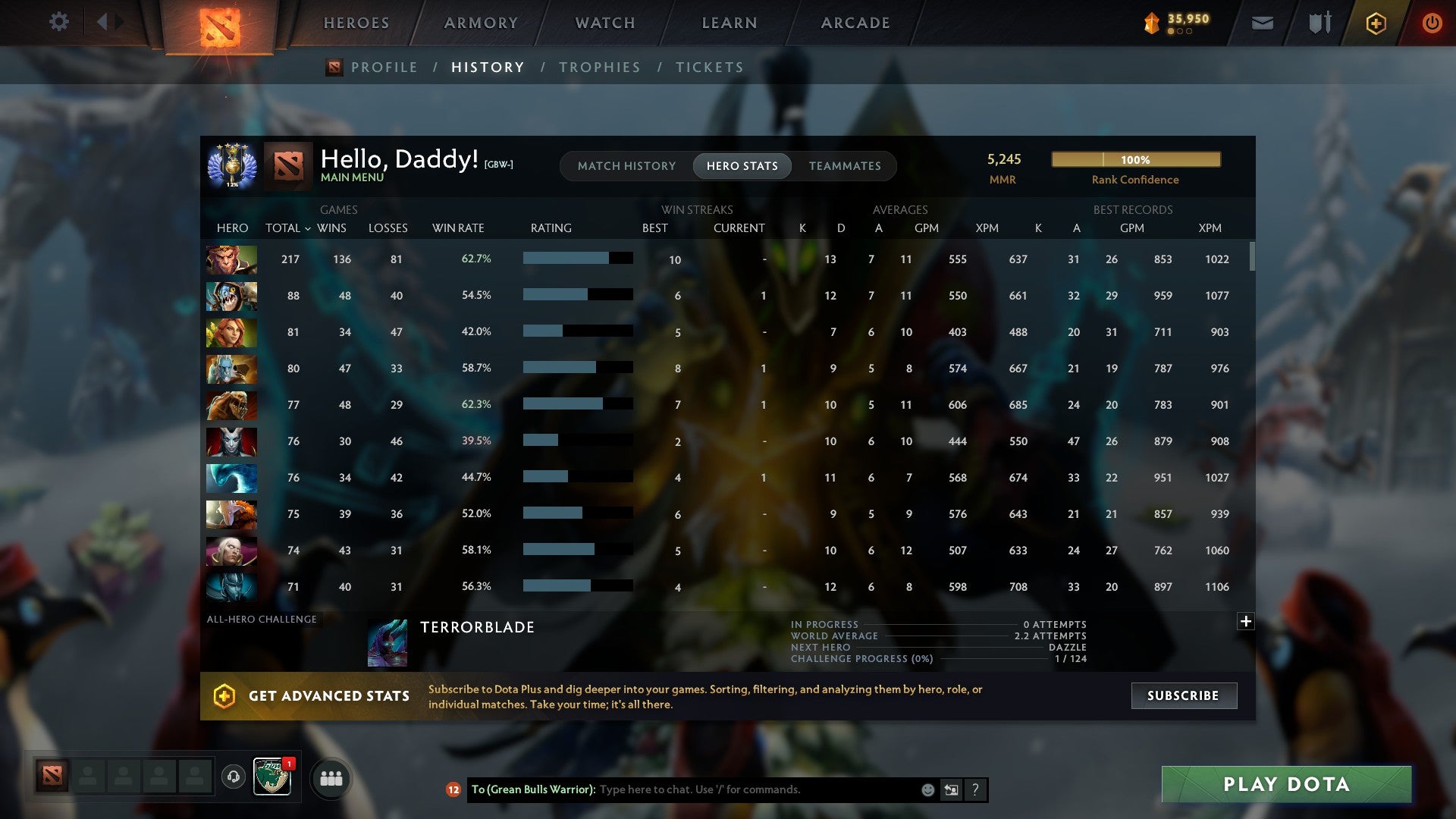Open notifications via the envelope icon
The width and height of the screenshot is (1456, 819).
[x=1262, y=23]
